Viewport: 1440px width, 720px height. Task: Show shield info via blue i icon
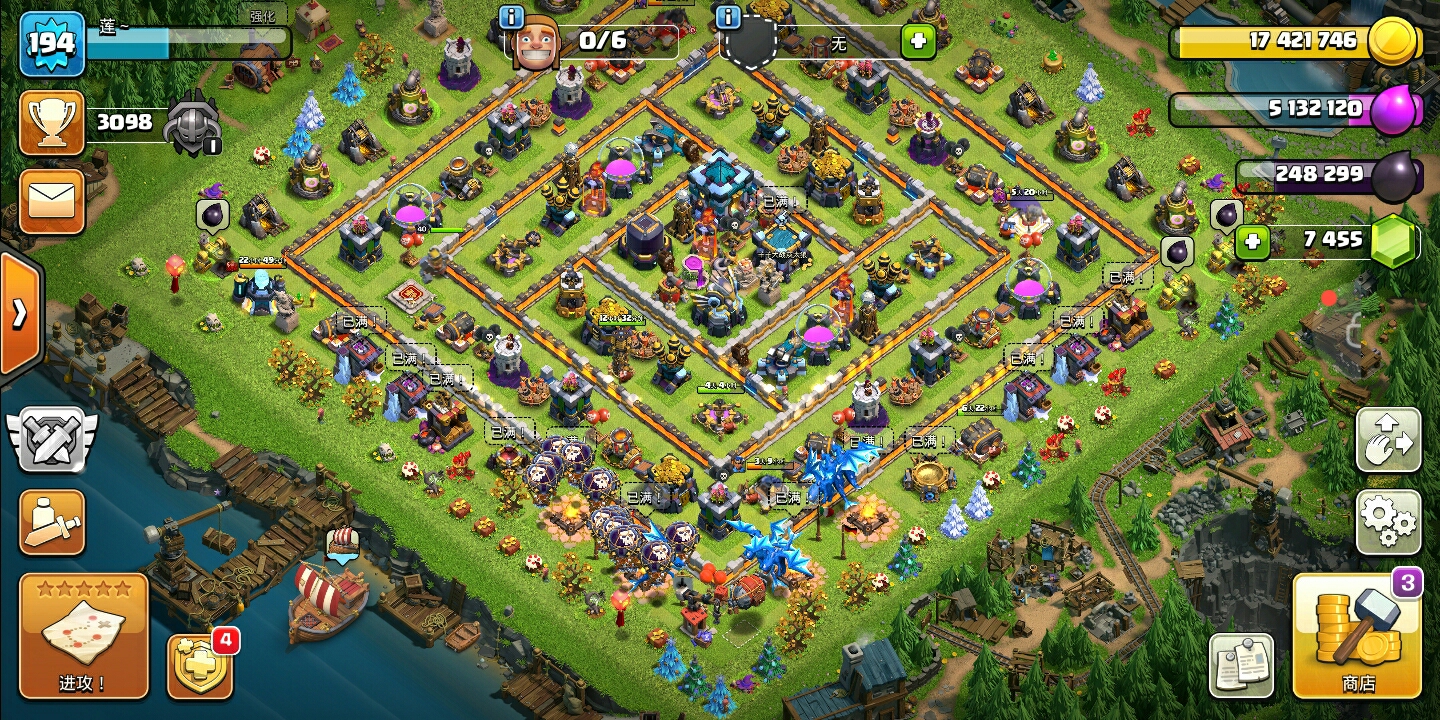[728, 18]
